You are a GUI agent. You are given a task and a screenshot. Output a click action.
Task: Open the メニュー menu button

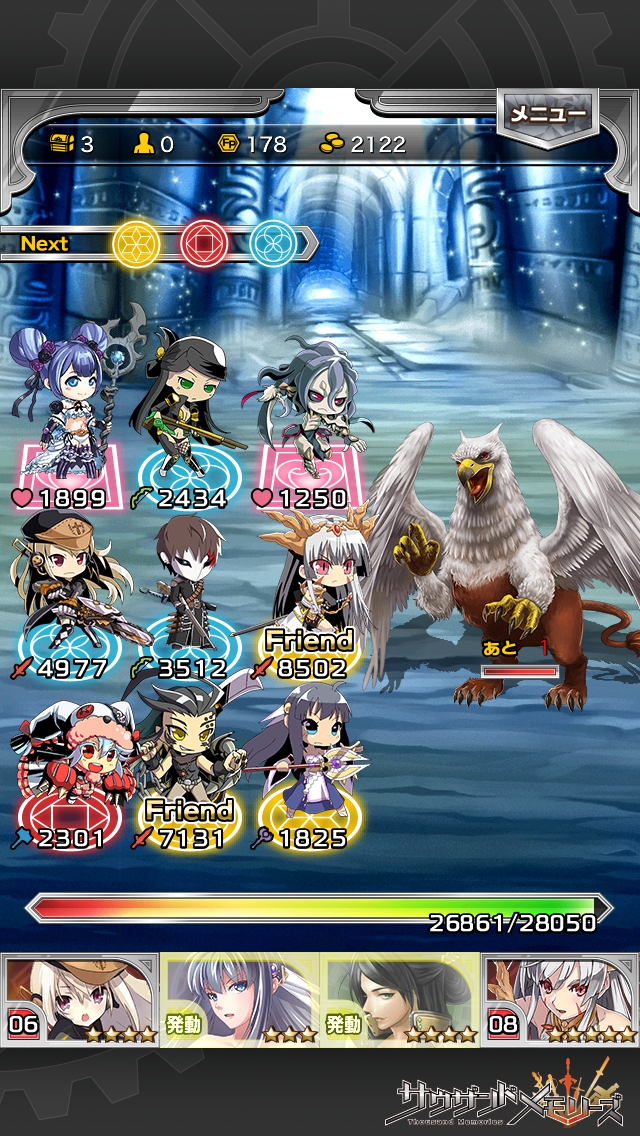coord(547,115)
